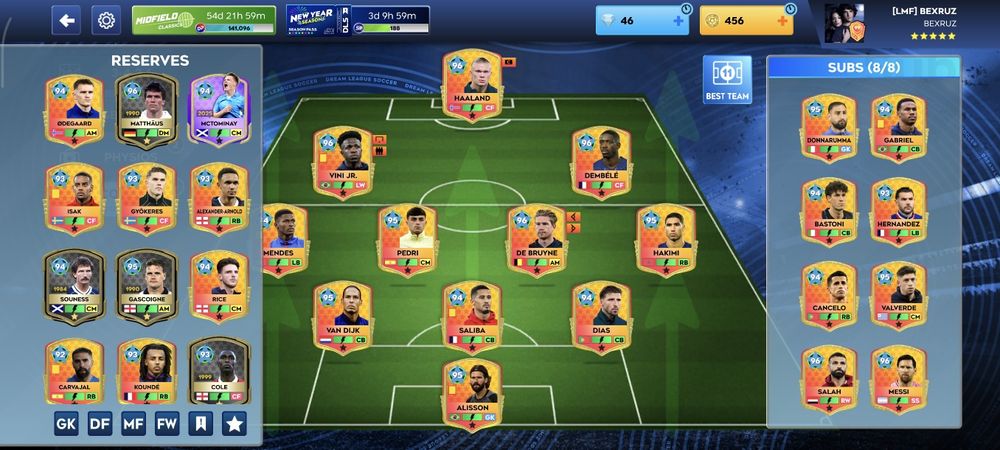
Task: Select De Bruyne's card on the pitch
Action: tap(537, 240)
